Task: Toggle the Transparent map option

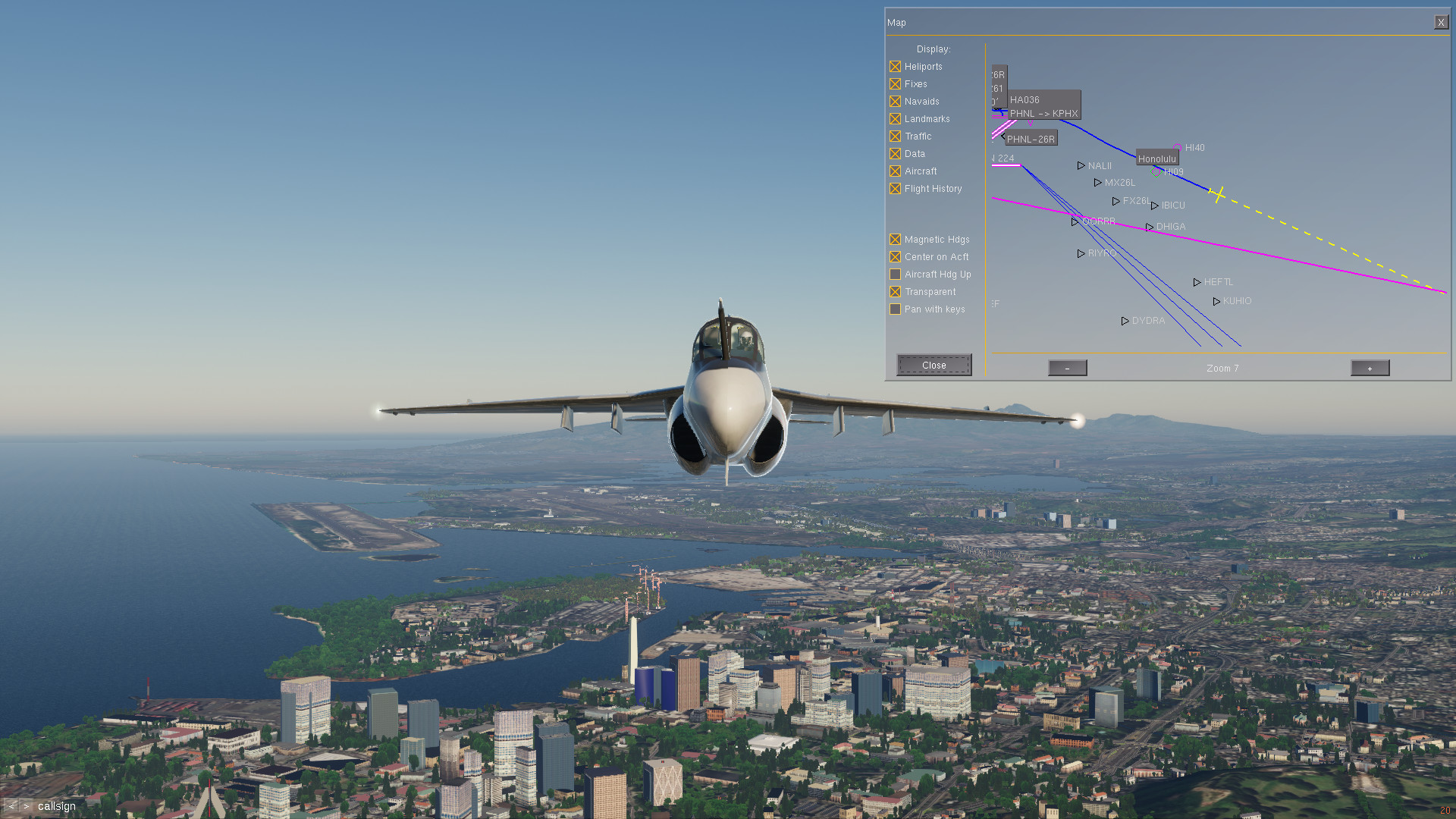Action: pos(896,292)
